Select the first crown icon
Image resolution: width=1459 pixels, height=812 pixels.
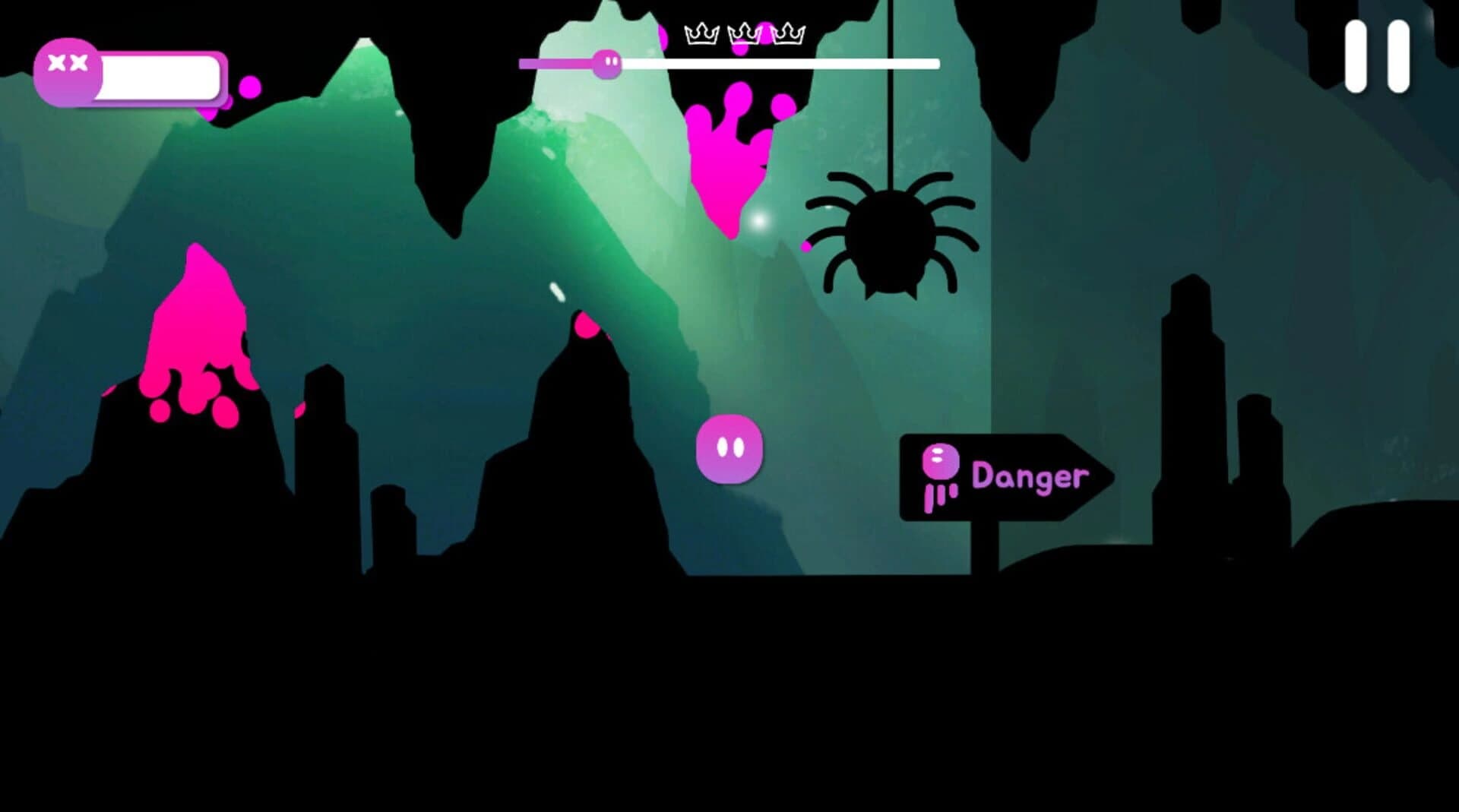pyautogui.click(x=701, y=33)
